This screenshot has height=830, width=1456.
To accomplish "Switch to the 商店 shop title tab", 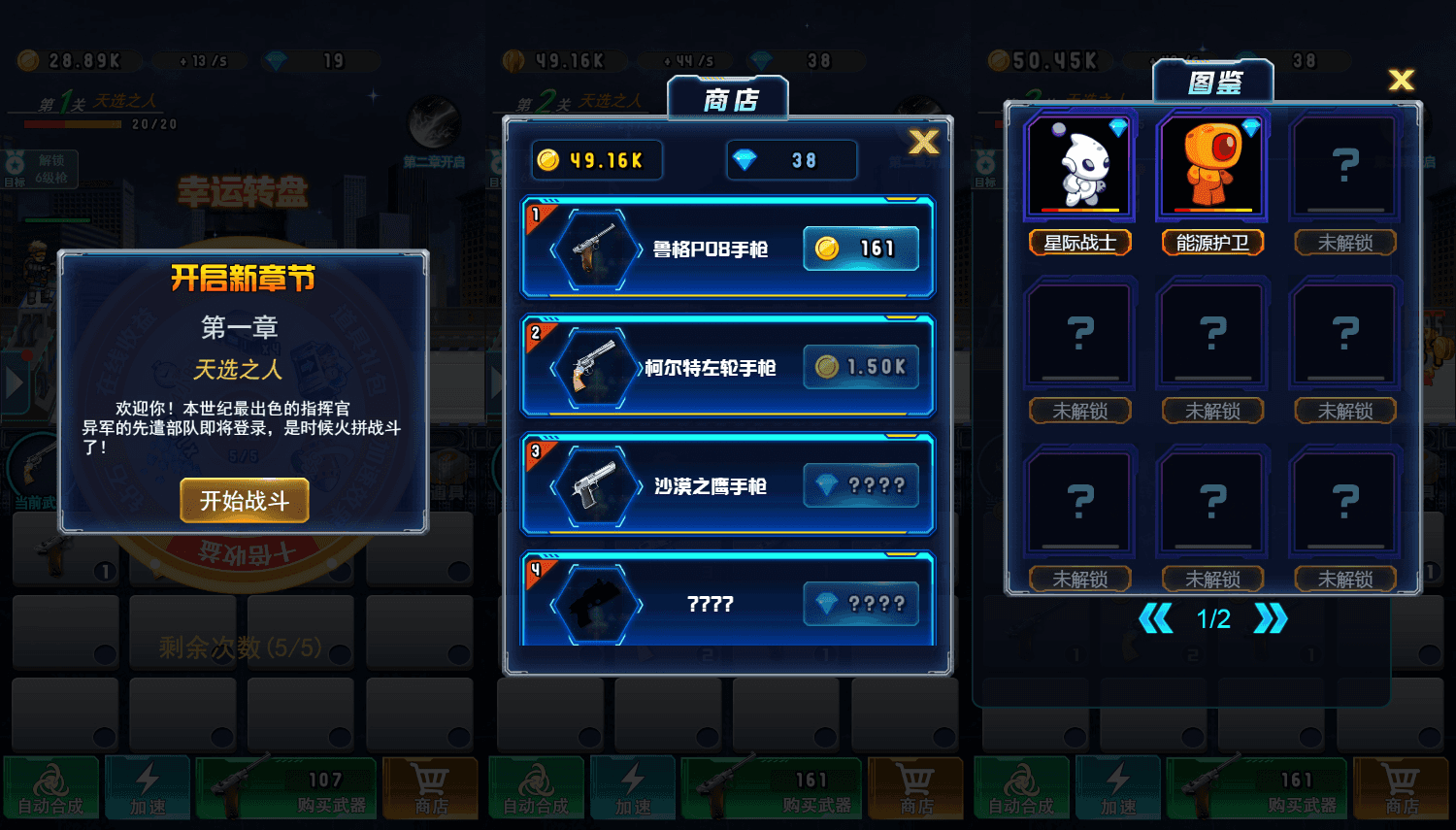I will pos(728,96).
